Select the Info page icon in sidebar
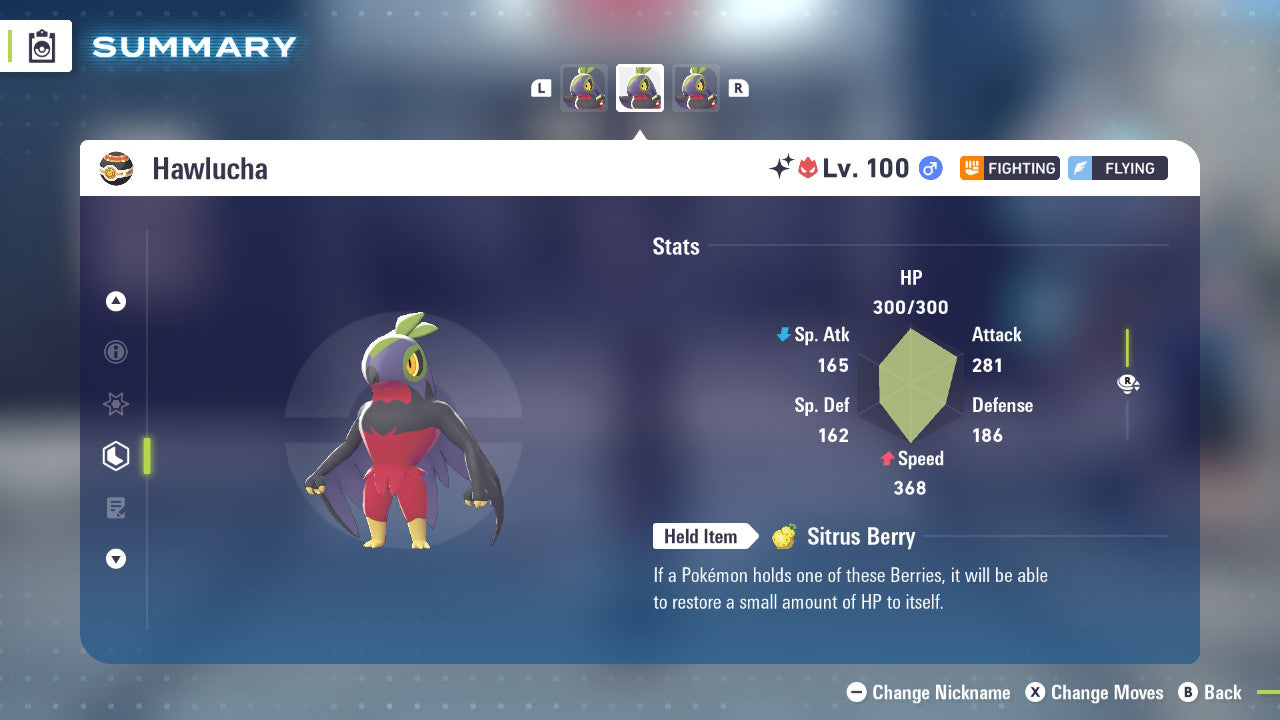This screenshot has height=720, width=1280. point(116,353)
